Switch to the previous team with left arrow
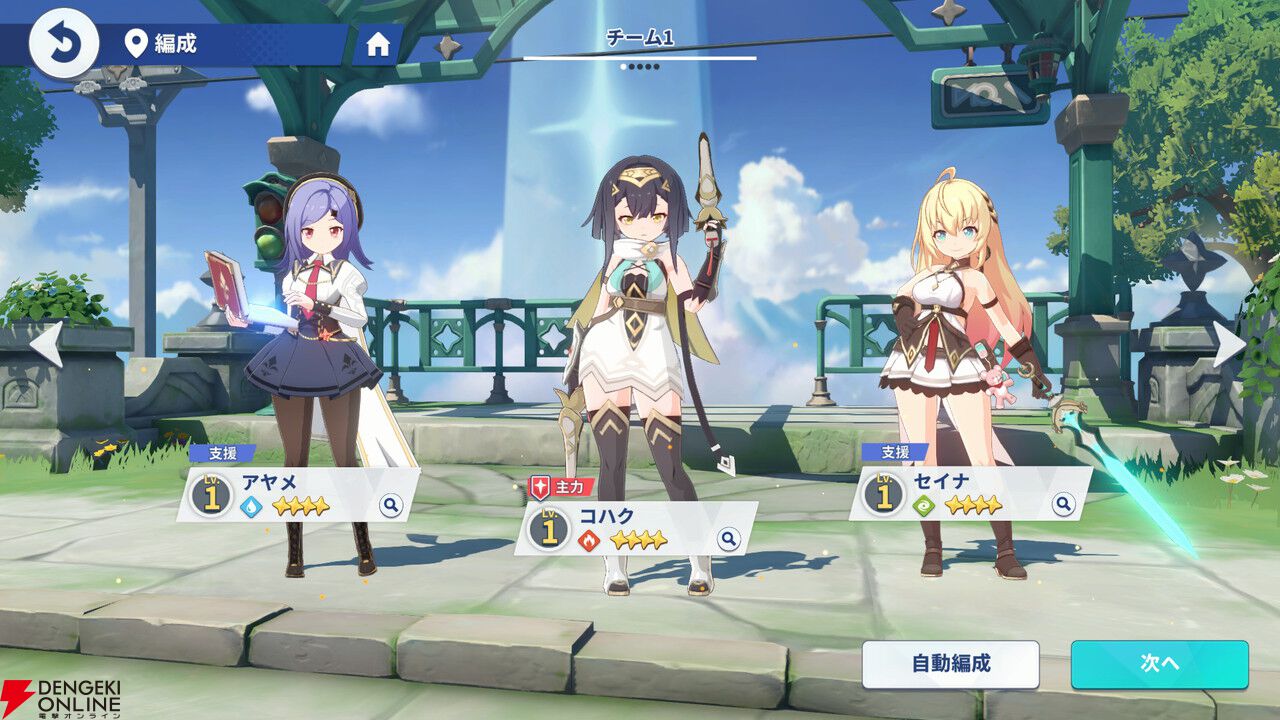Viewport: 1280px width, 720px height. click(46, 344)
